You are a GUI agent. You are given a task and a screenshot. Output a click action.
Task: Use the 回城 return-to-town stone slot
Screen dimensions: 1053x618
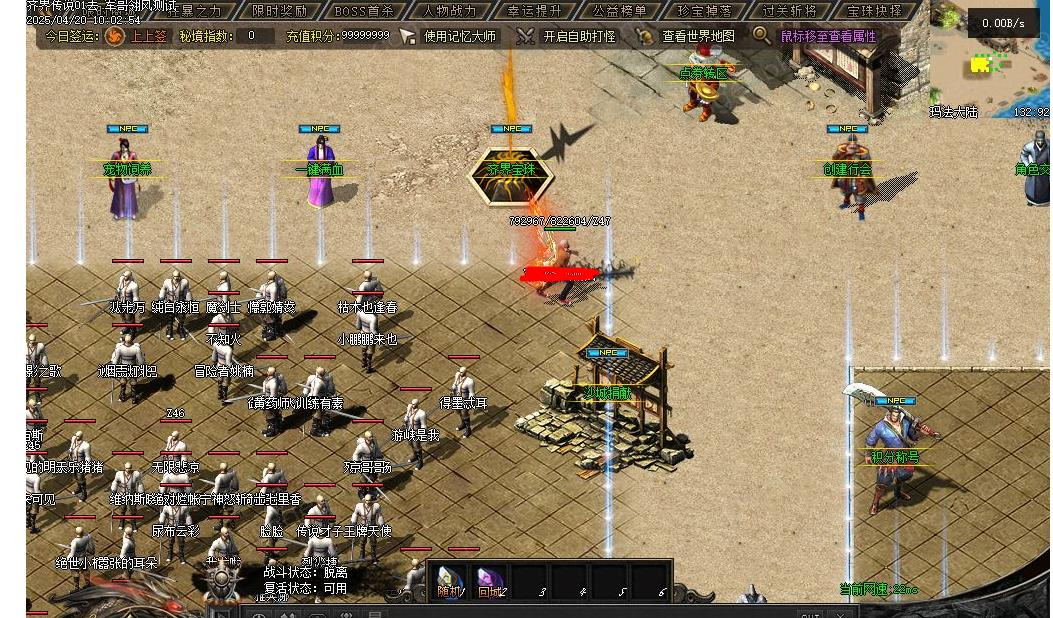489,581
